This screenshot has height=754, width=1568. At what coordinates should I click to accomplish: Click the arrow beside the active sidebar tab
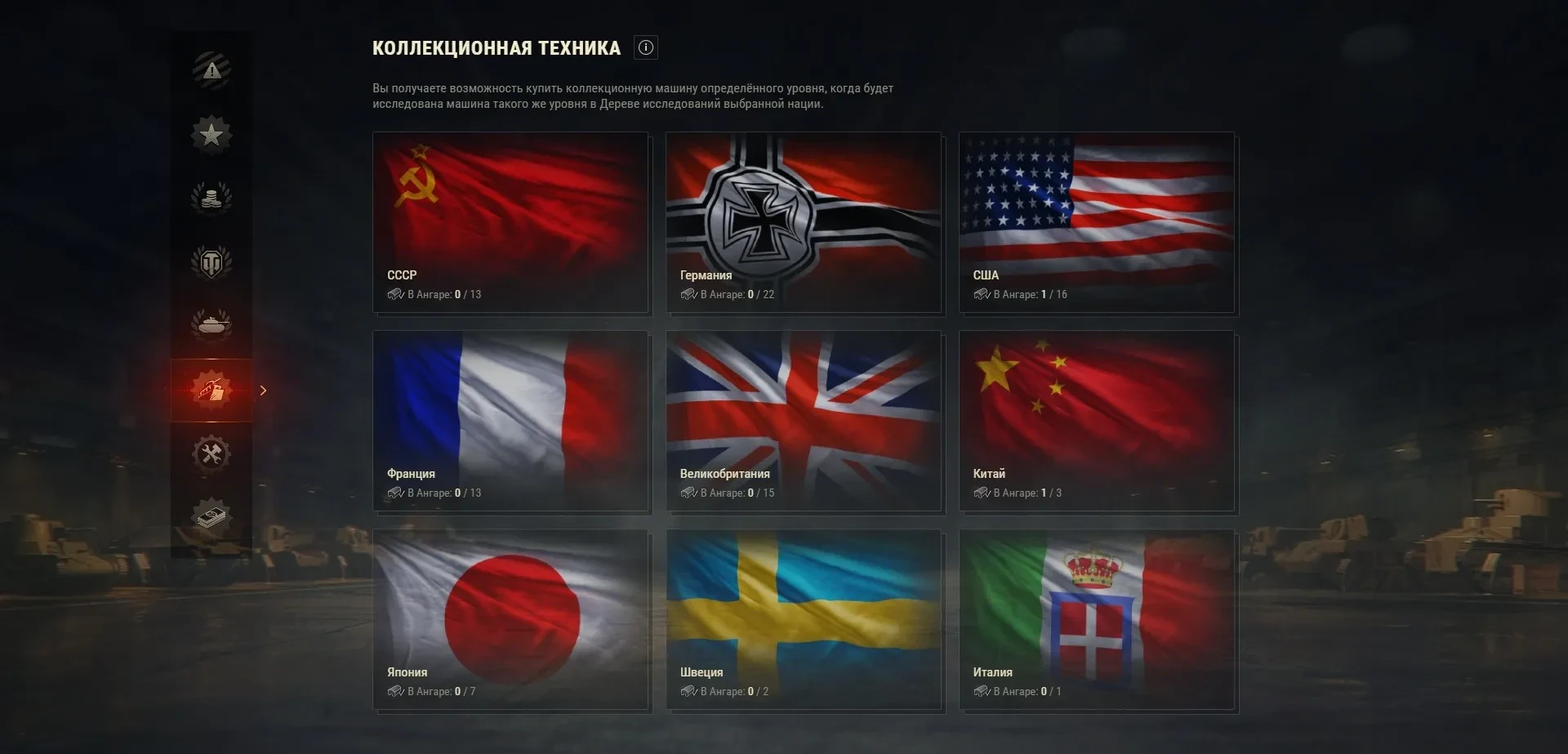click(263, 390)
